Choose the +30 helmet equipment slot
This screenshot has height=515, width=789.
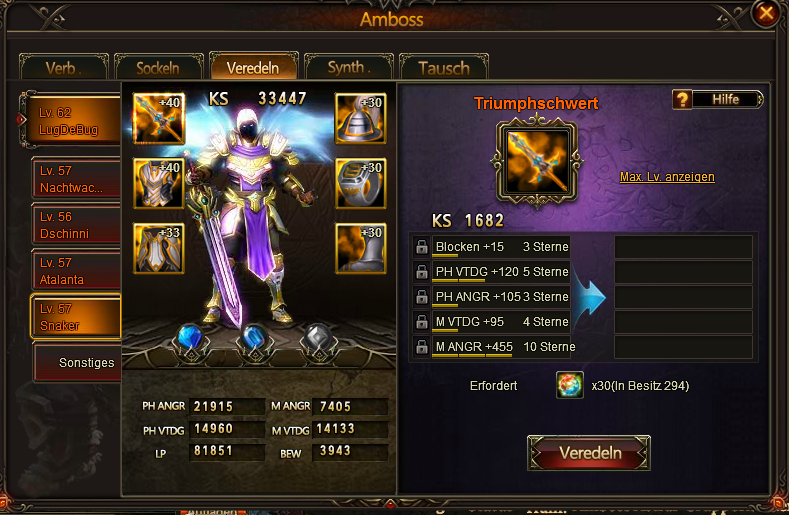(x=361, y=120)
